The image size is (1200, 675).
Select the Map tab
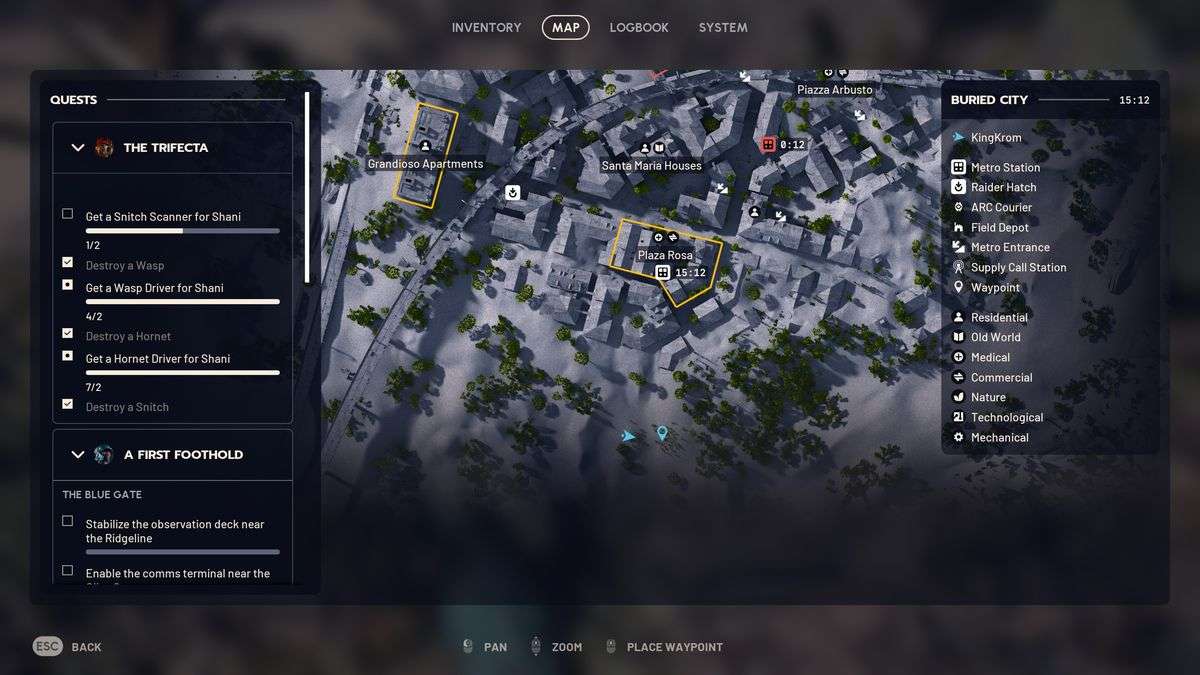pyautogui.click(x=565, y=28)
